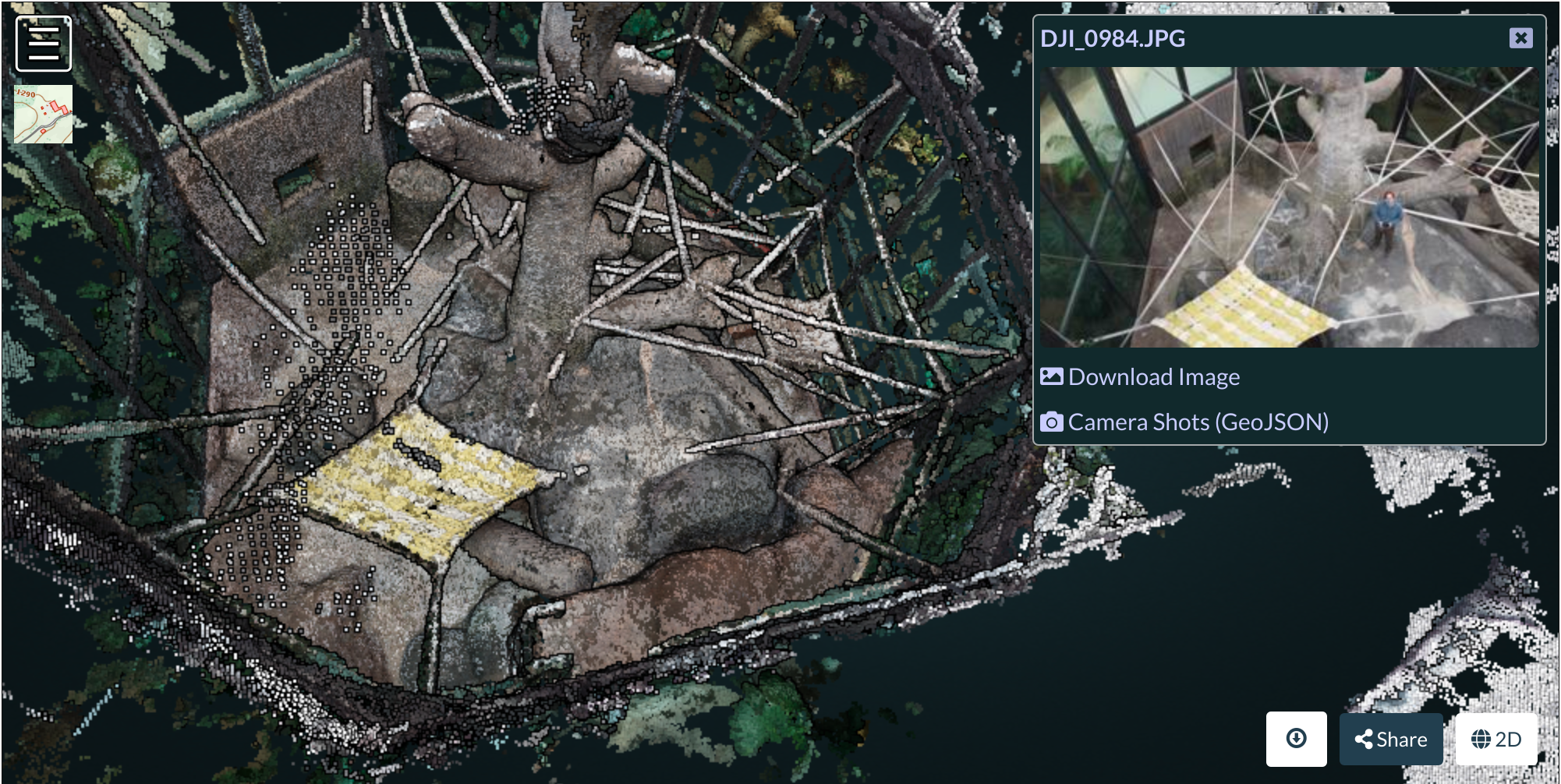Close the DJI_0984.JPG popup
1561x784 pixels.
(x=1520, y=38)
